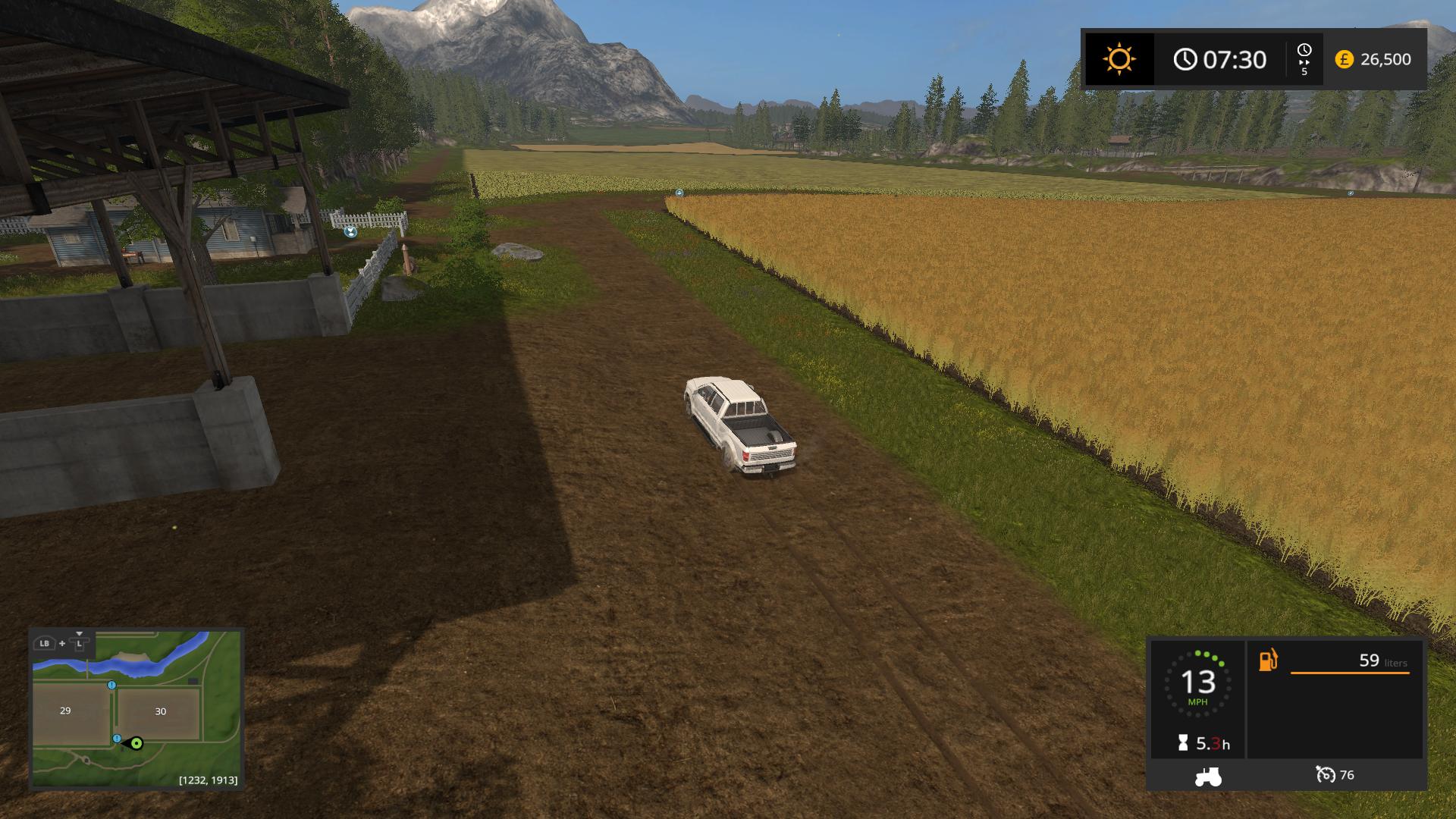This screenshot has width=1456, height=819.
Task: Select field 30 on the minimap
Action: tap(160, 712)
